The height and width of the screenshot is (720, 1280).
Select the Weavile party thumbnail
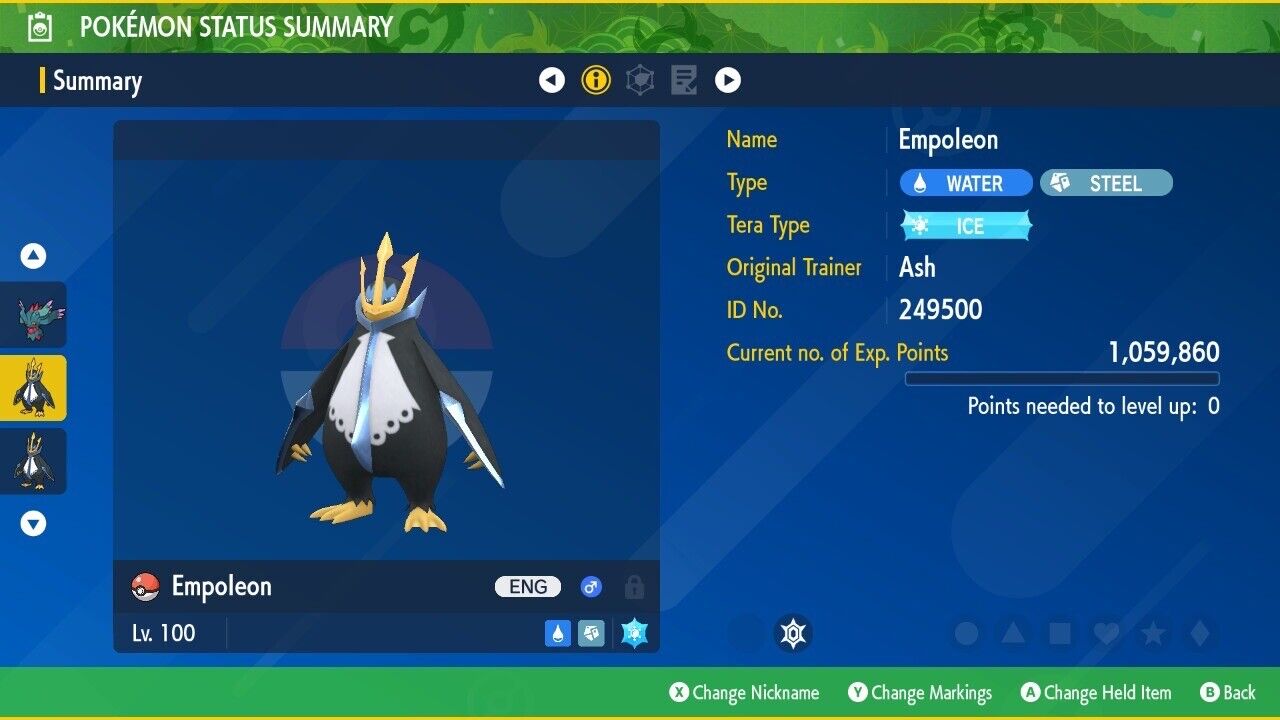[33, 314]
